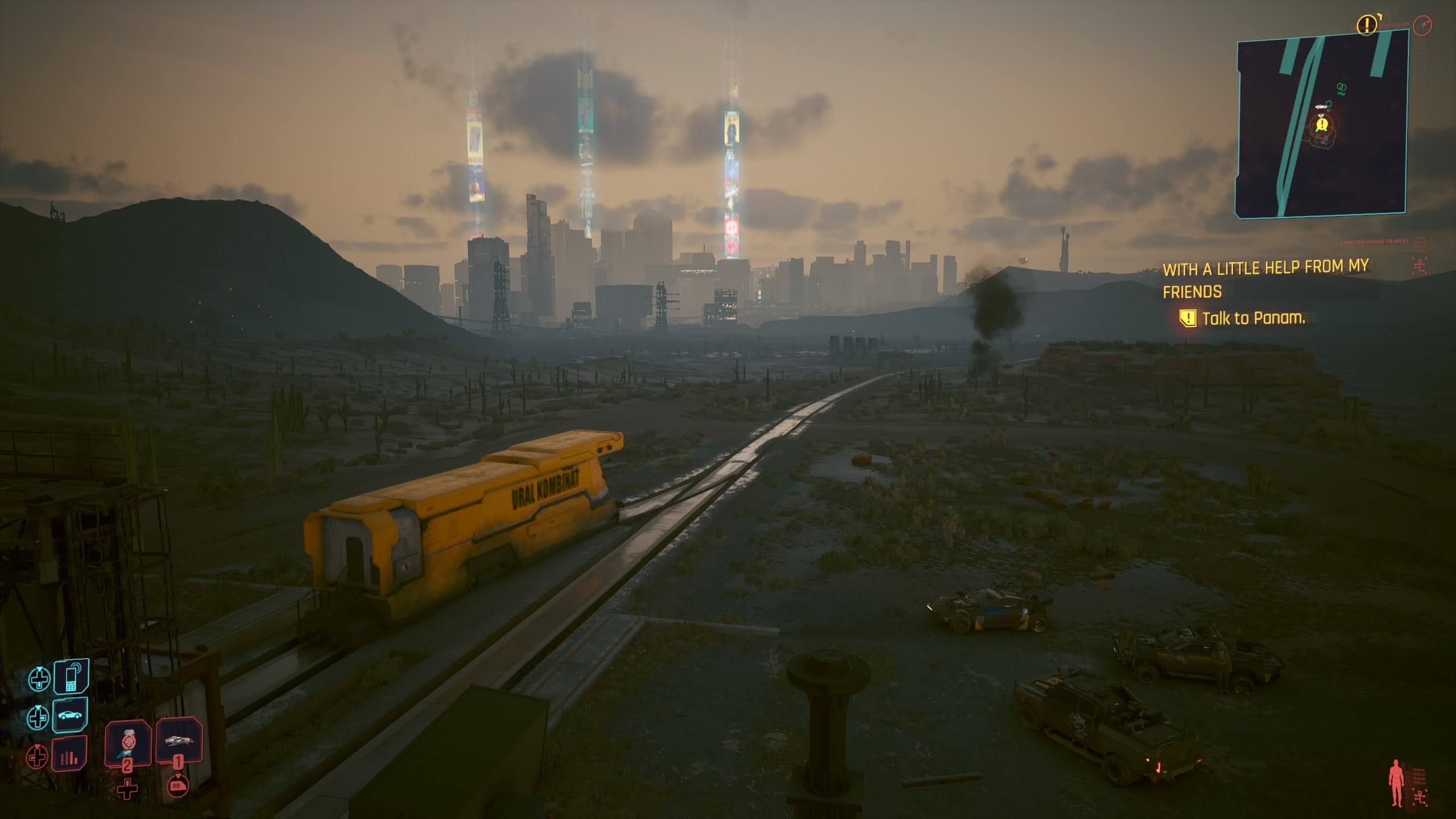1456x819 pixels.
Task: Click the red body status figure
Action: point(1396,784)
